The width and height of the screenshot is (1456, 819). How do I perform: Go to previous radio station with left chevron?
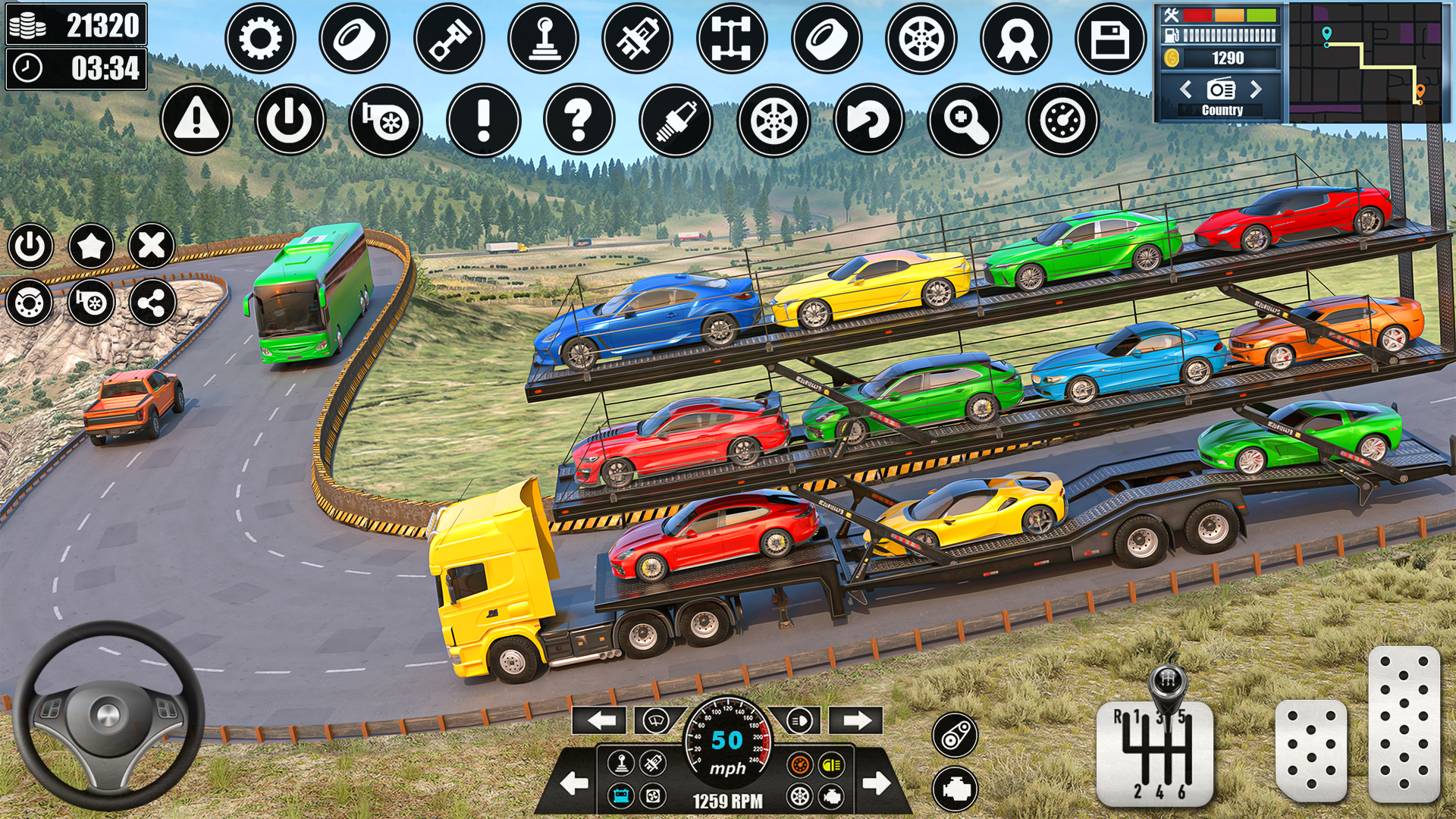[x=1185, y=89]
